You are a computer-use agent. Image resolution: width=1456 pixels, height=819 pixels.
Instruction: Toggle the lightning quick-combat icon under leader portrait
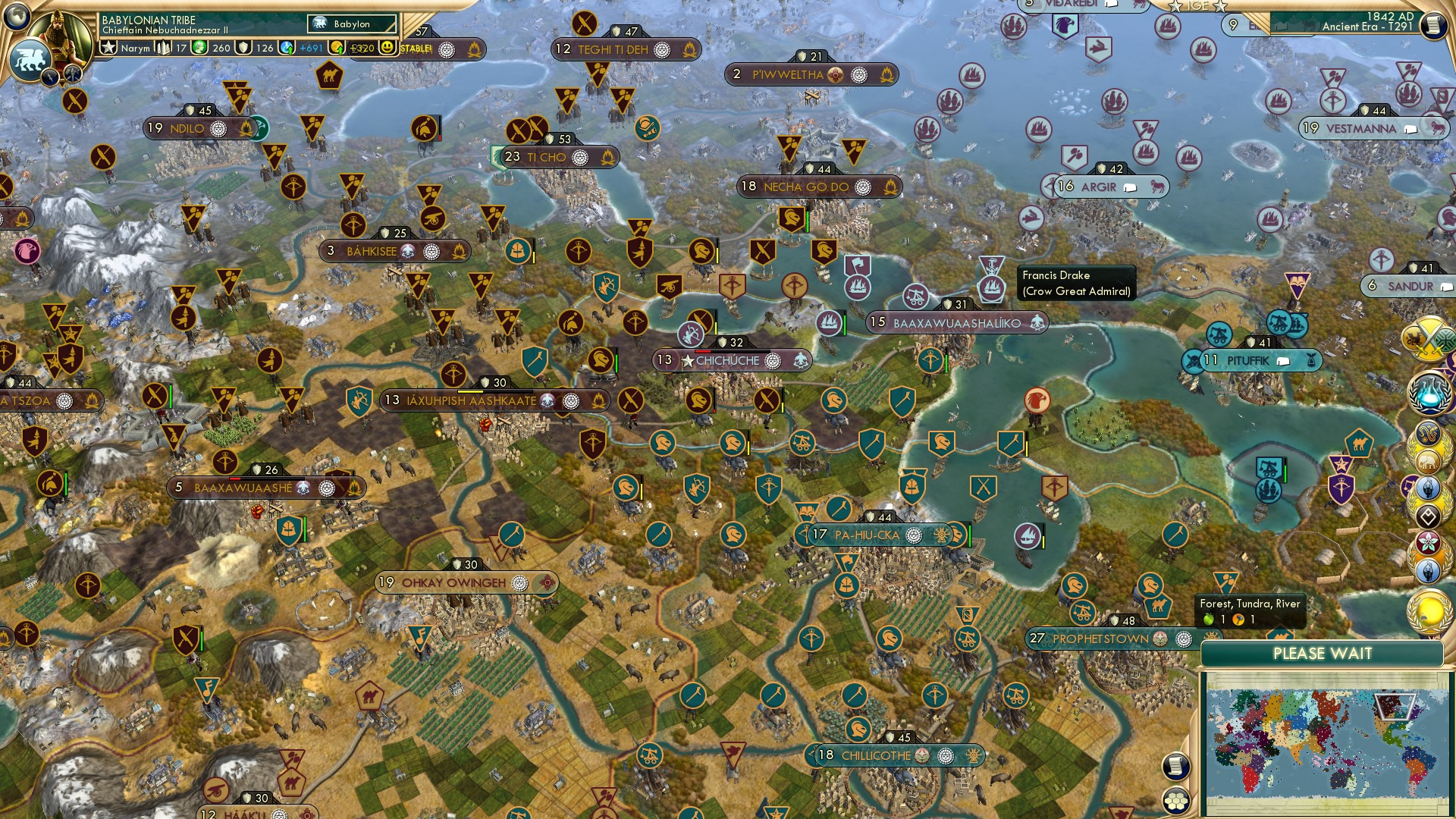coord(51,75)
